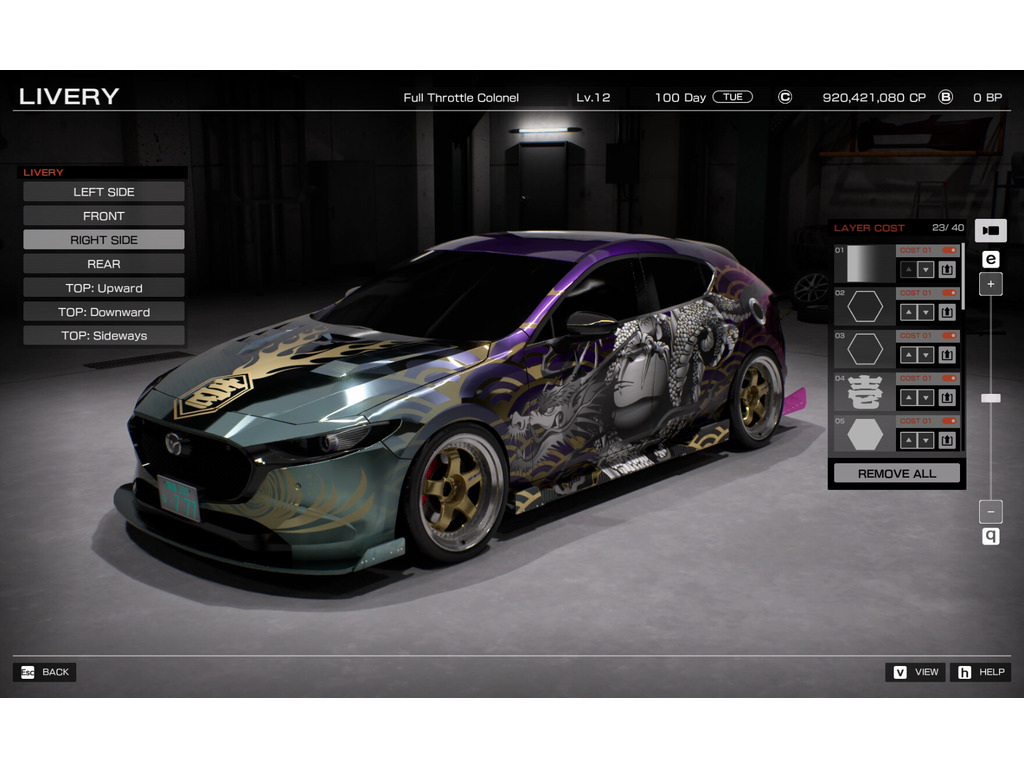
Task: Choose the FRONT livery option
Action: coord(104,216)
